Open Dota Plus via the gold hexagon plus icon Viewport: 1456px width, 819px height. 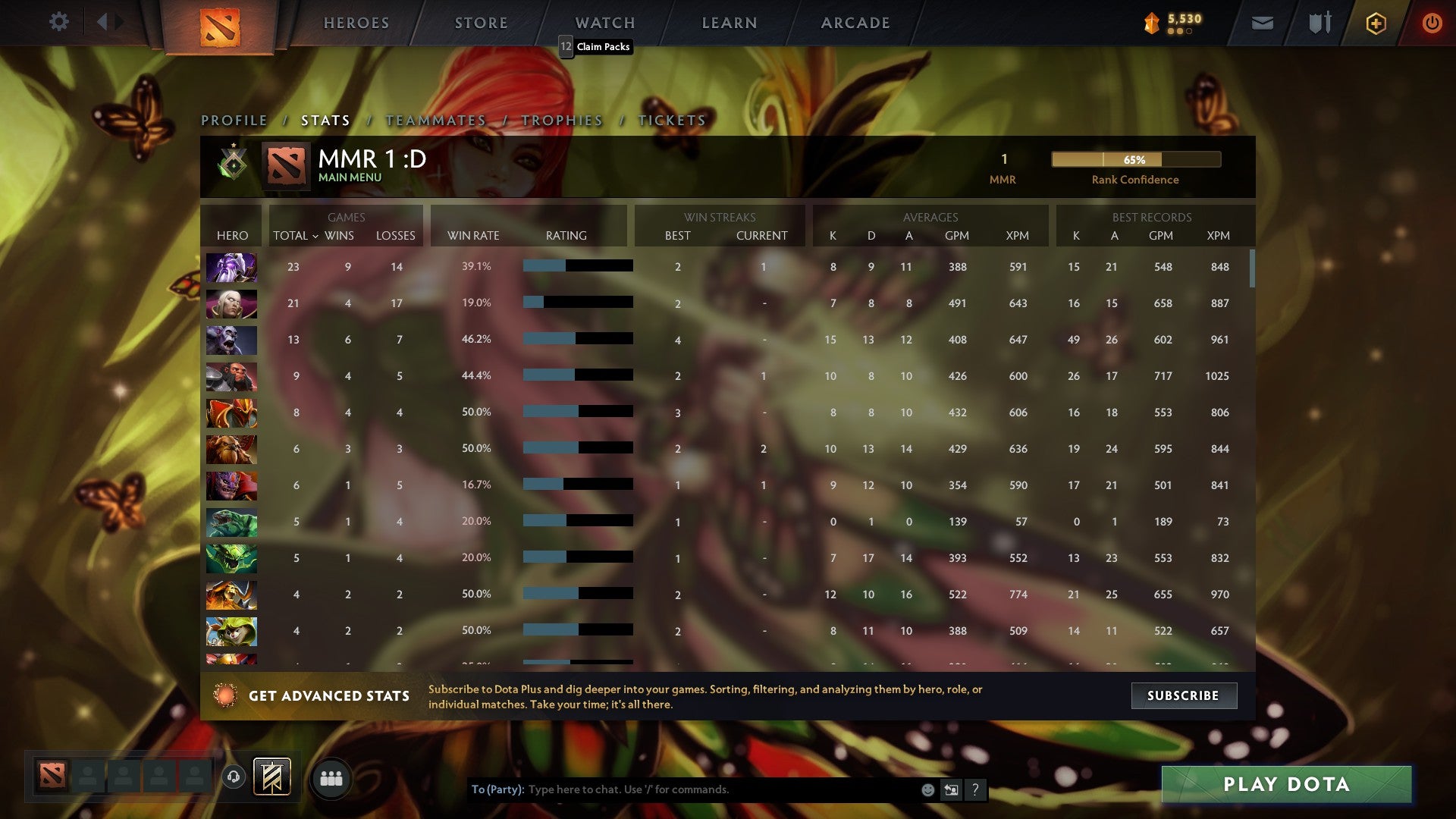pyautogui.click(x=1376, y=23)
